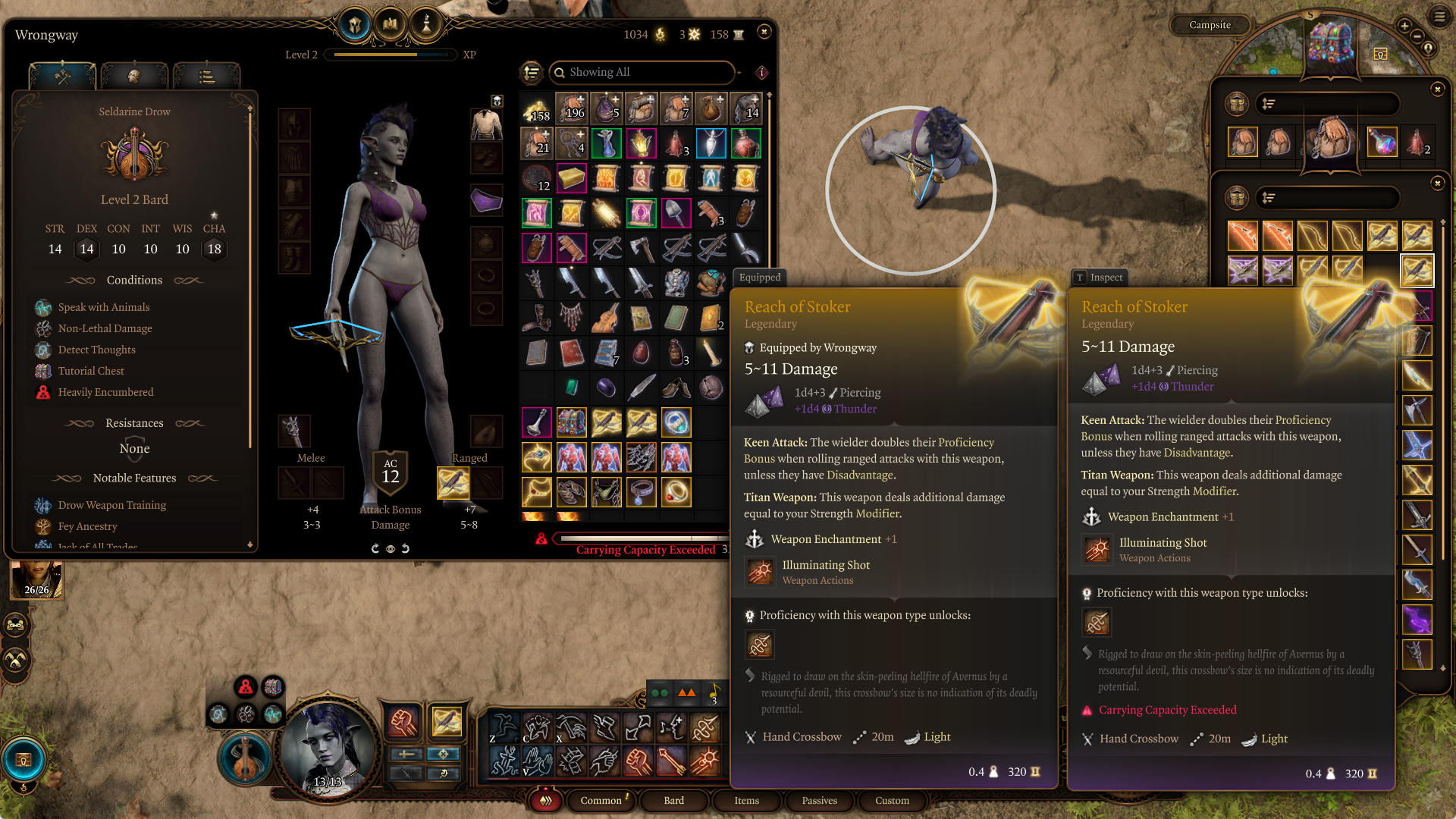
Task: Select Wrongway's round portrait on the hotbar
Action: point(328,748)
